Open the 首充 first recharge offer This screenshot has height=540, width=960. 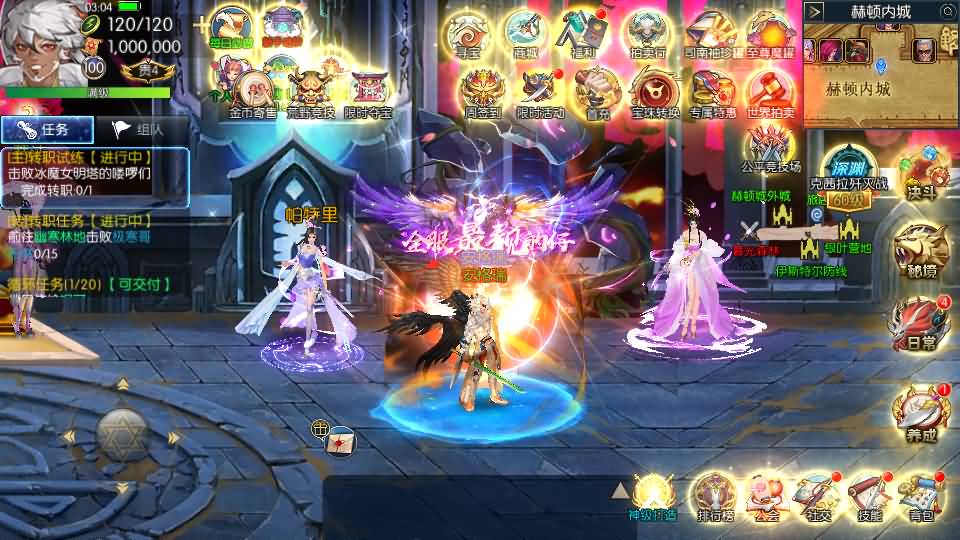pos(598,92)
